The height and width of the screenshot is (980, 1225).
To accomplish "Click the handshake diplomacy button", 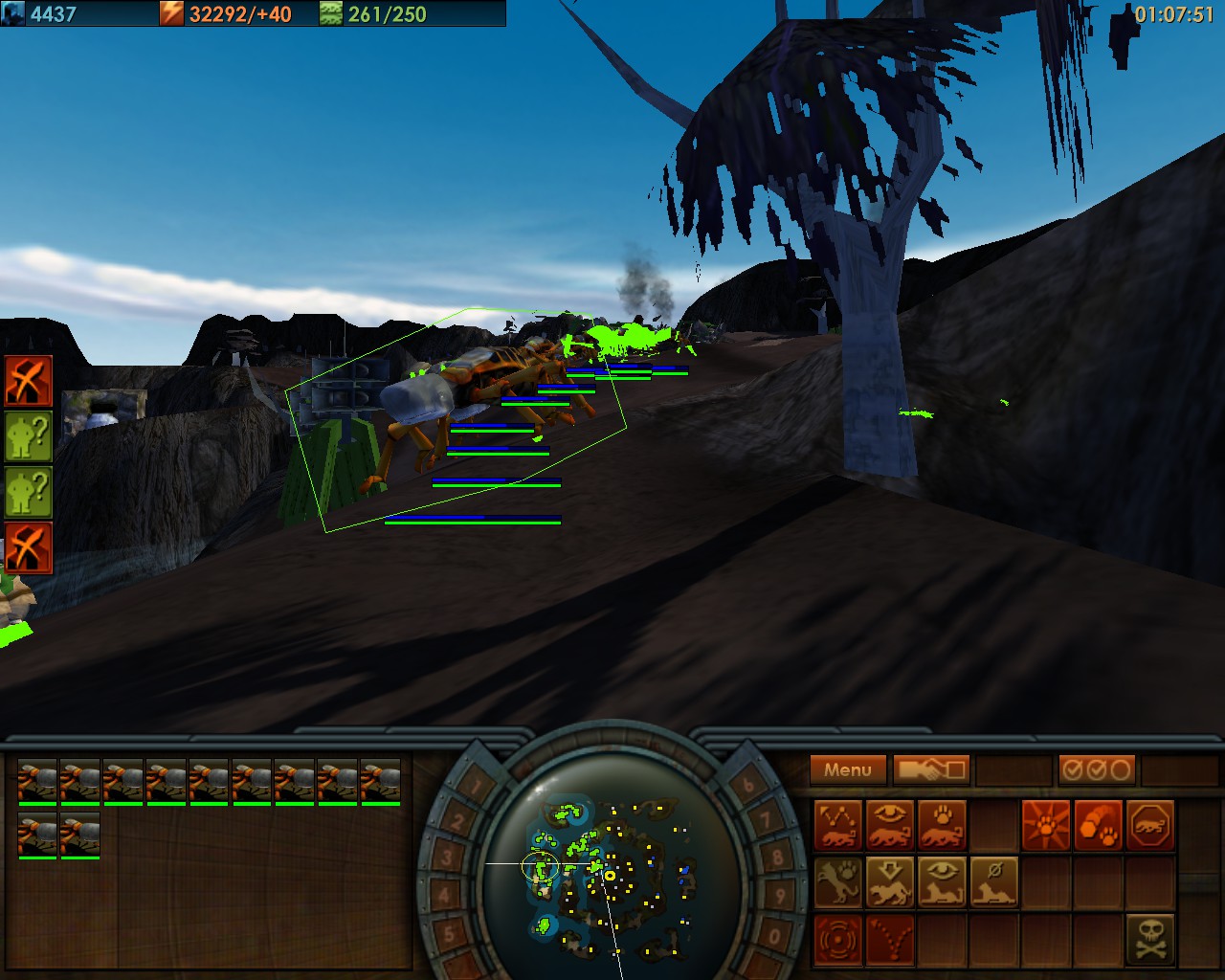I will pyautogui.click(x=931, y=768).
